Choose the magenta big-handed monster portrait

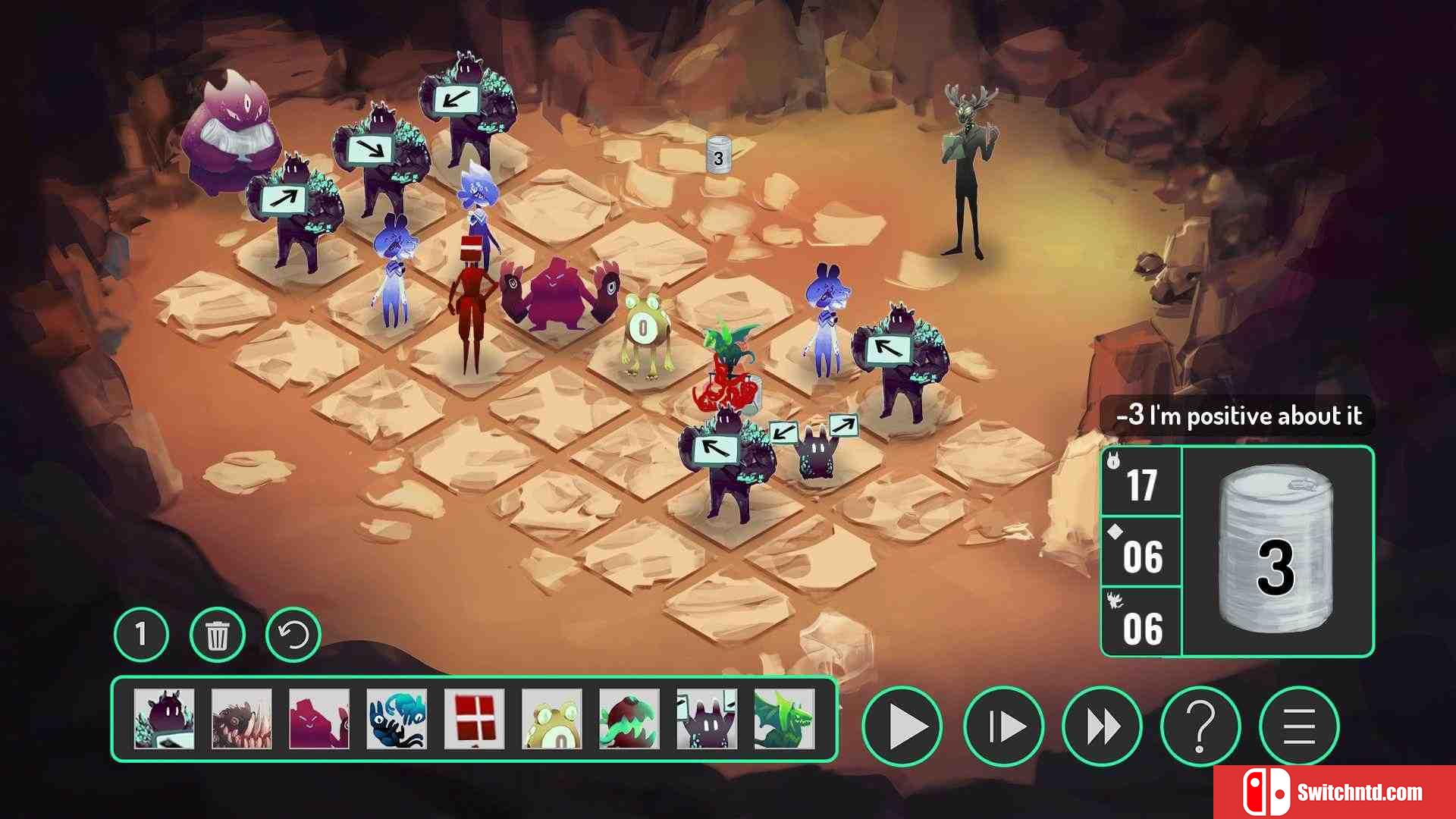(319, 719)
